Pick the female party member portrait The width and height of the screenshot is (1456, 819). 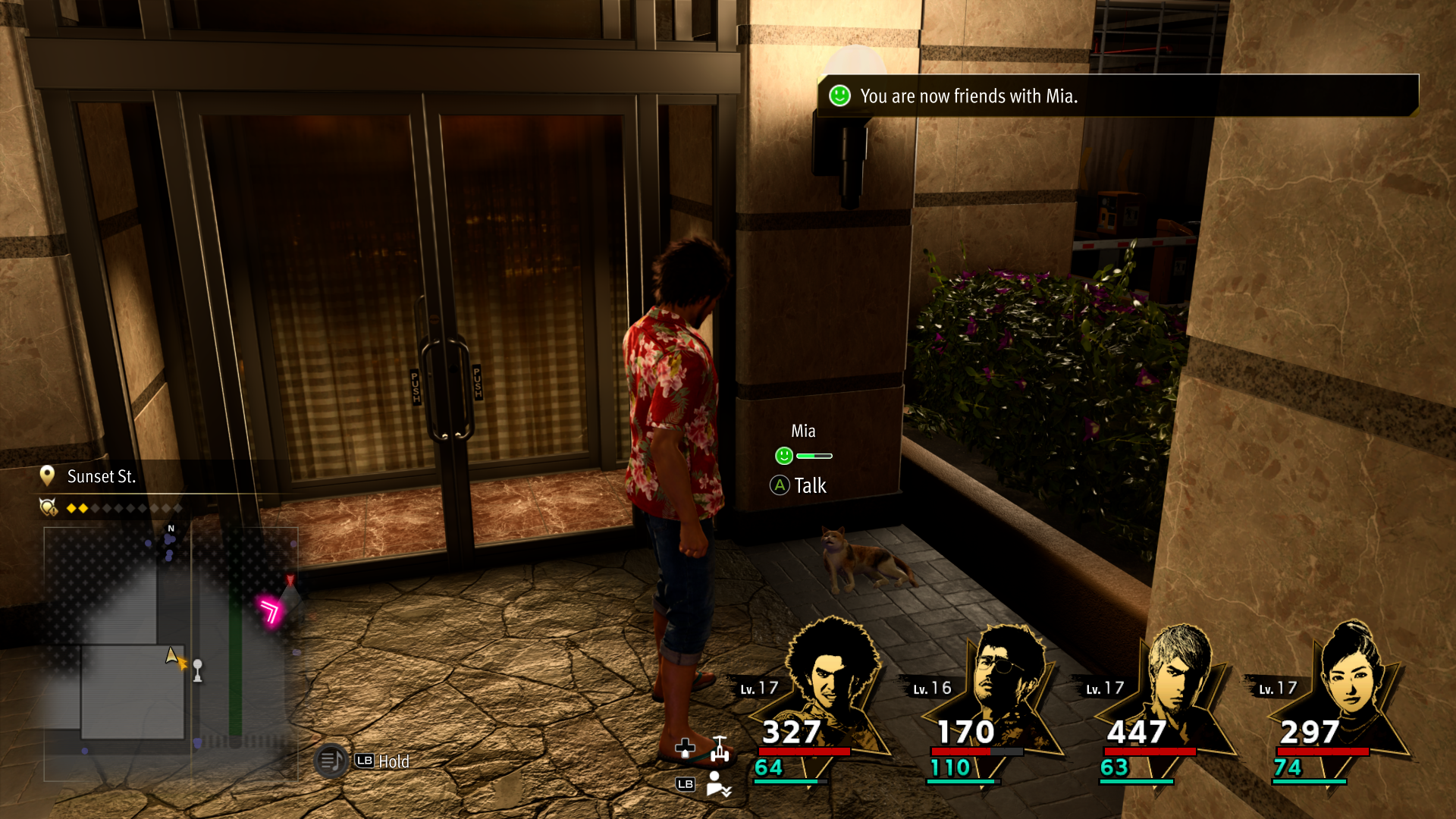tap(1351, 686)
